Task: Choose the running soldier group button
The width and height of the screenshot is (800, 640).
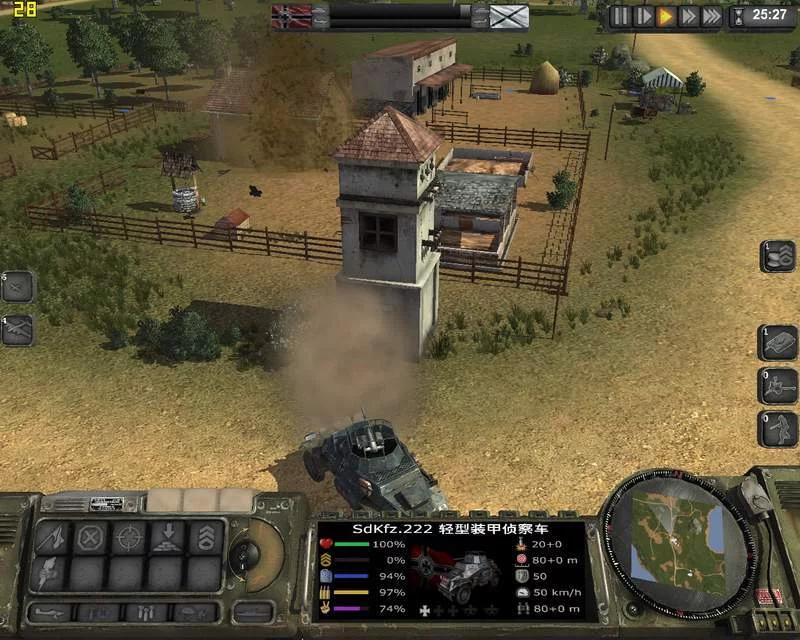Action: tap(777, 428)
